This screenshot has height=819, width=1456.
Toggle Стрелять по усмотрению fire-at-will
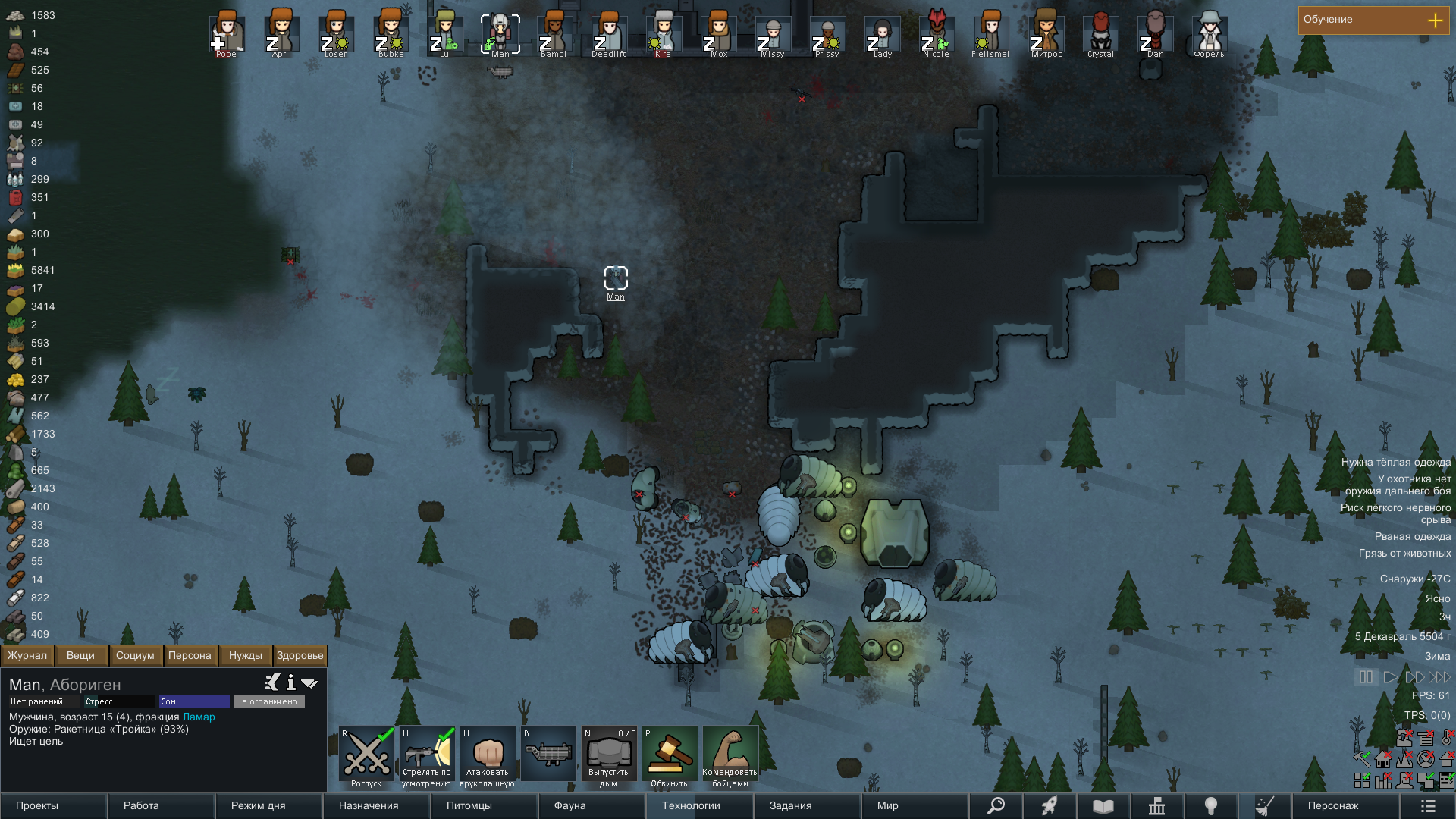tap(427, 755)
